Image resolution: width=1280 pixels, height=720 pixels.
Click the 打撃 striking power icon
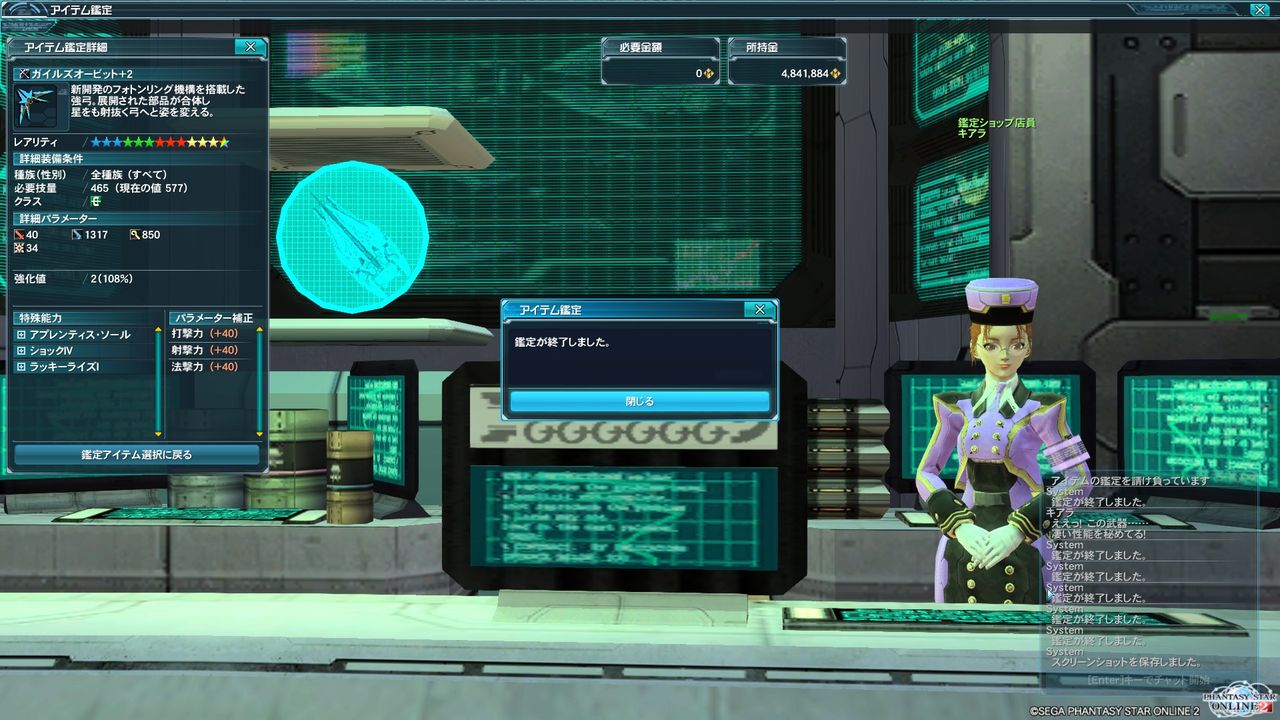pyautogui.click(x=18, y=233)
